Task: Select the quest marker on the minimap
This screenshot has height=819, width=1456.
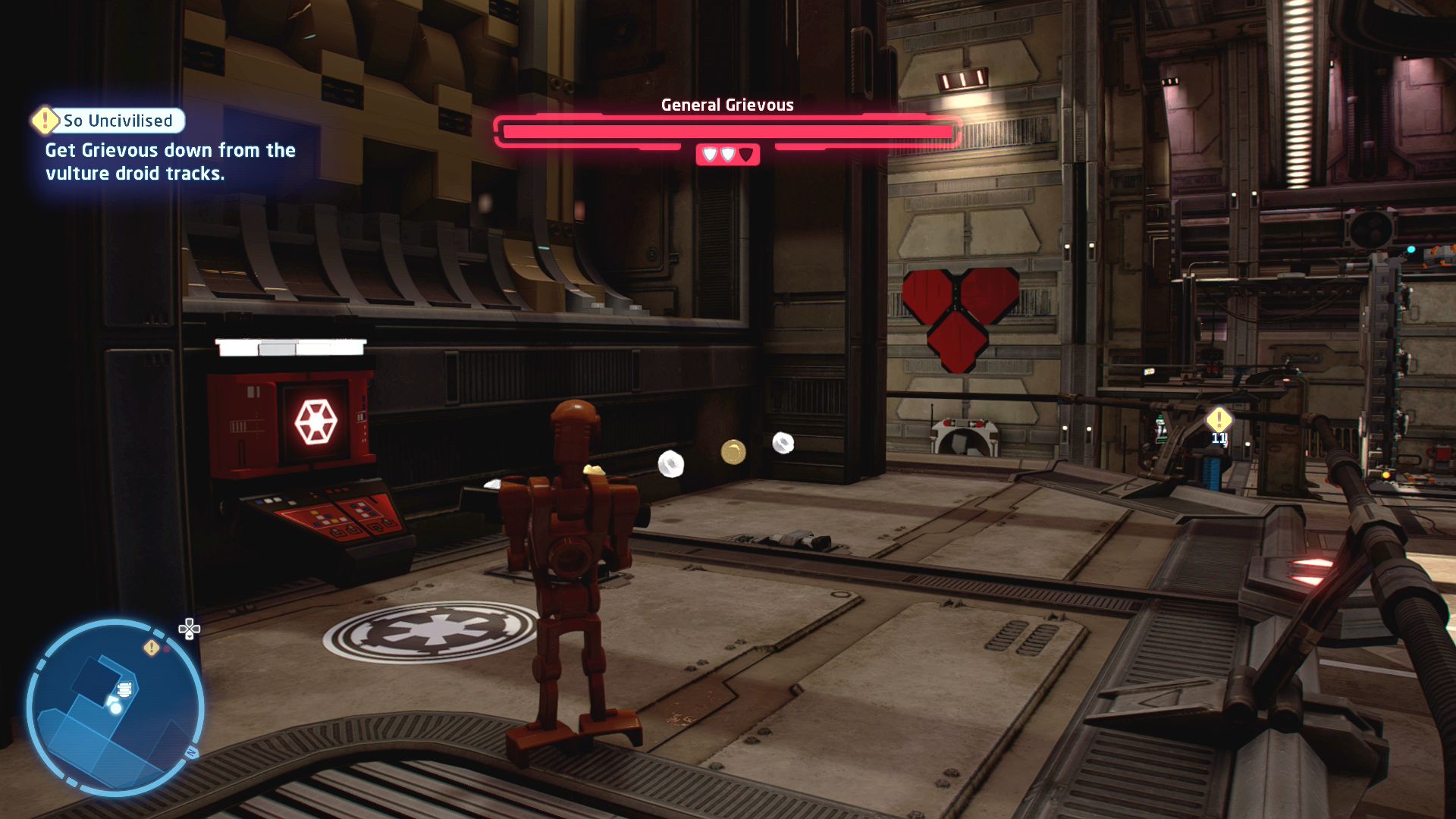Action: pyautogui.click(x=152, y=648)
